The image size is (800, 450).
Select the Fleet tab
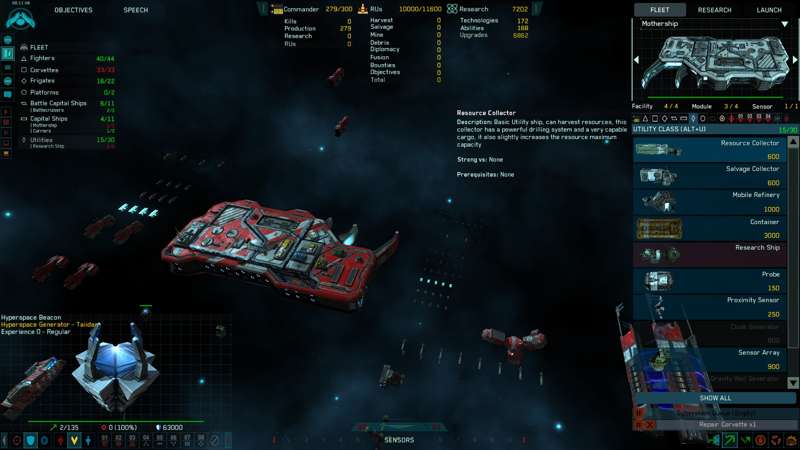pos(660,10)
